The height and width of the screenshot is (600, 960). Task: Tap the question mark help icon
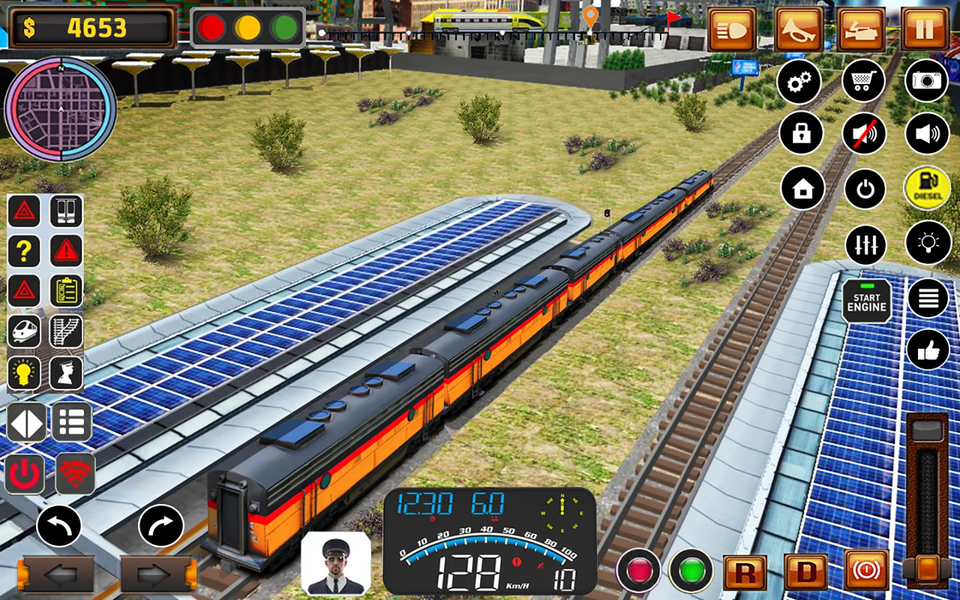point(24,250)
